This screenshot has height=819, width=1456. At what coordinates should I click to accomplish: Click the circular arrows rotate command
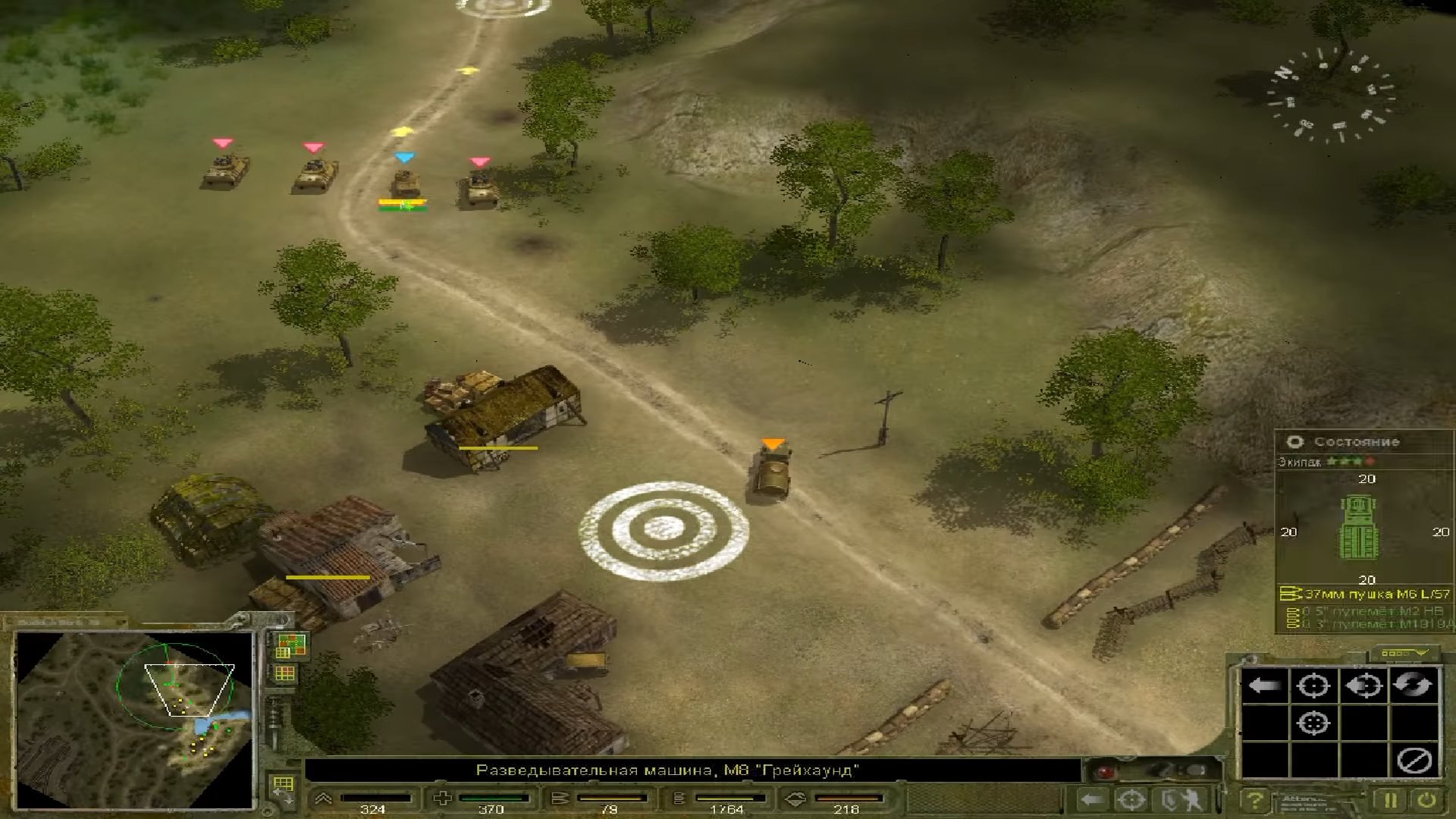[1413, 686]
